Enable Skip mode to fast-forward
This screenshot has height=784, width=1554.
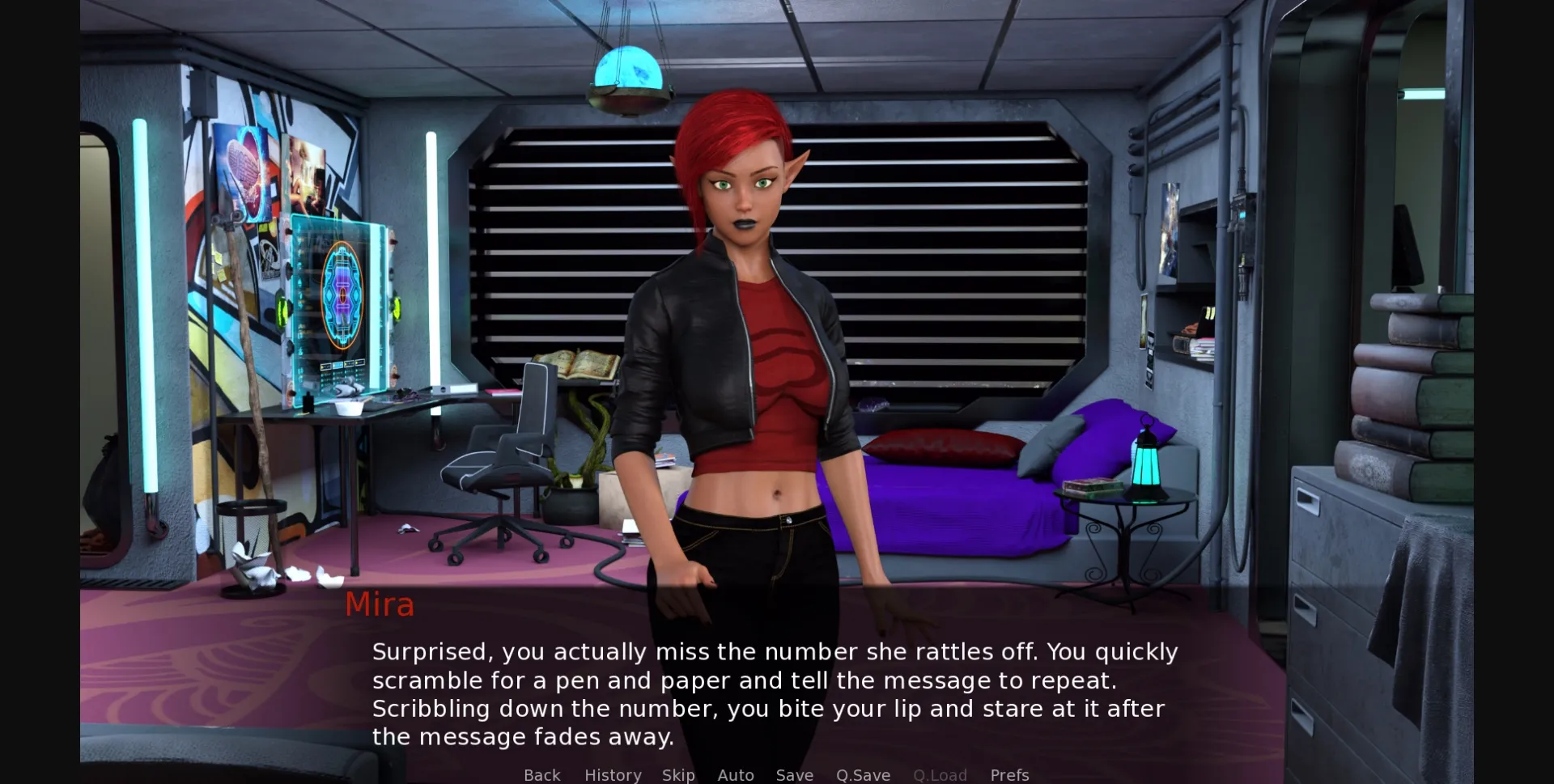pos(679,774)
